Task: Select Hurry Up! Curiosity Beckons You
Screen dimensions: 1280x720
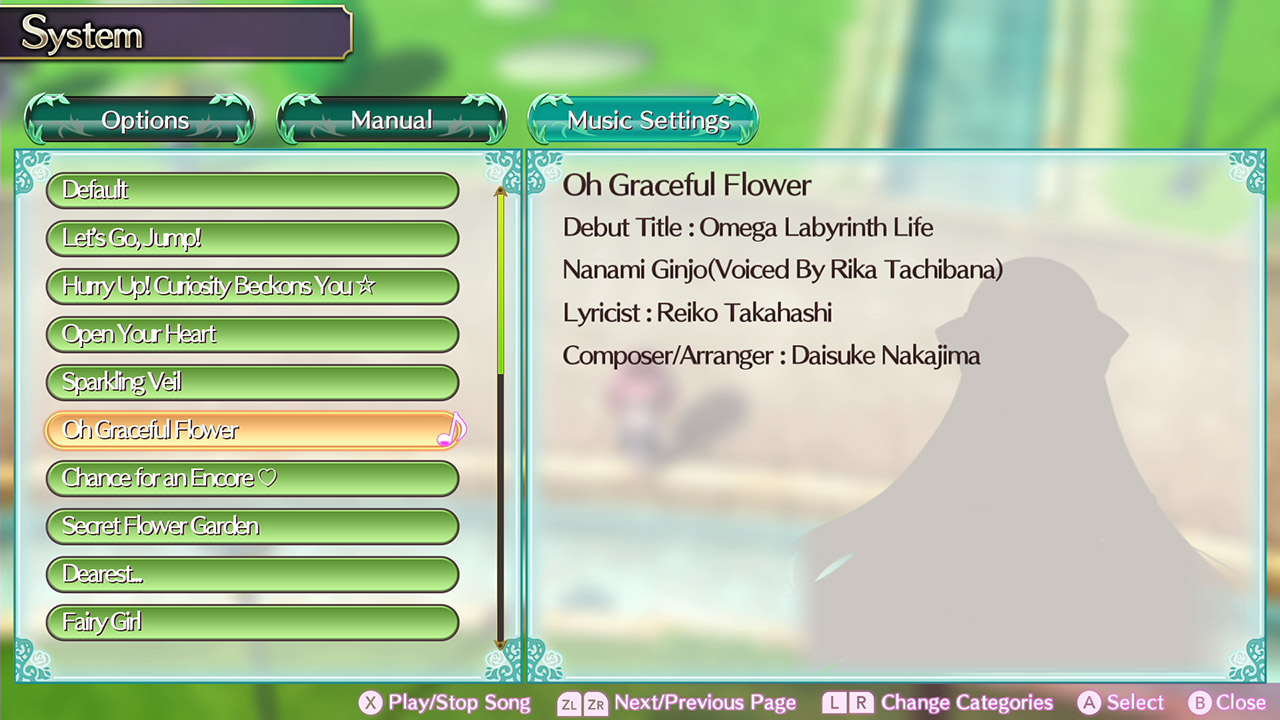Action: tap(252, 286)
